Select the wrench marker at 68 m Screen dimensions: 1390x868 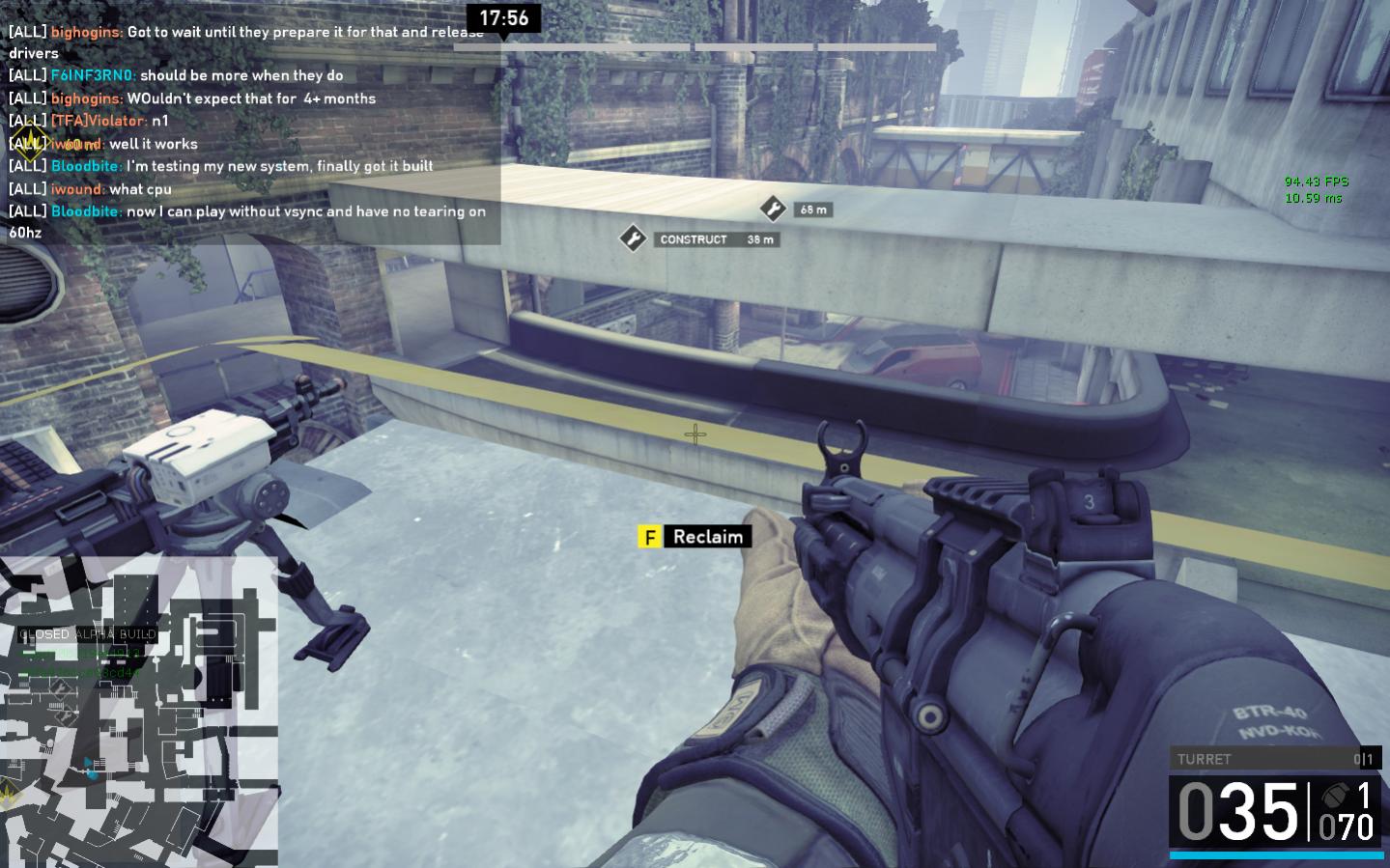[x=773, y=209]
